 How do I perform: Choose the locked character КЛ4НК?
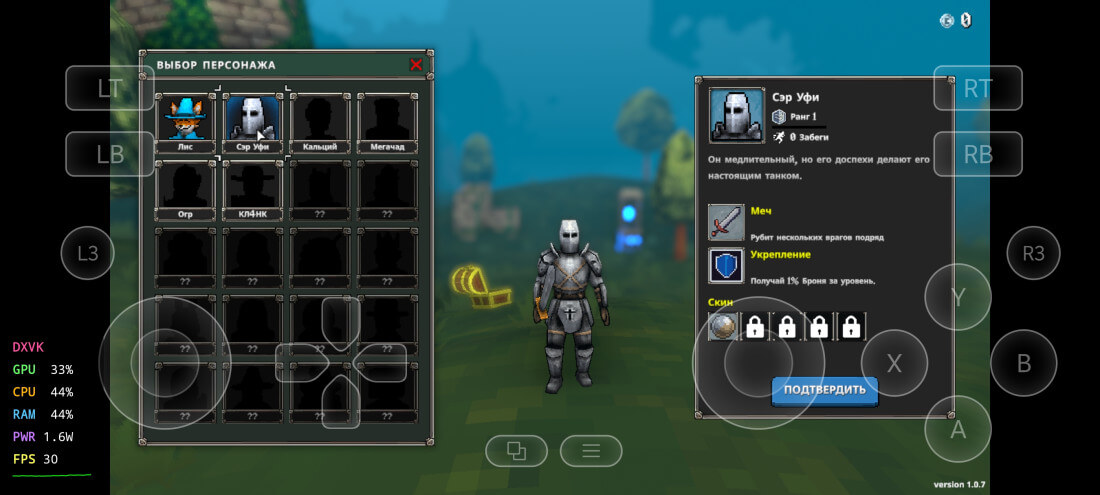[x=253, y=188]
